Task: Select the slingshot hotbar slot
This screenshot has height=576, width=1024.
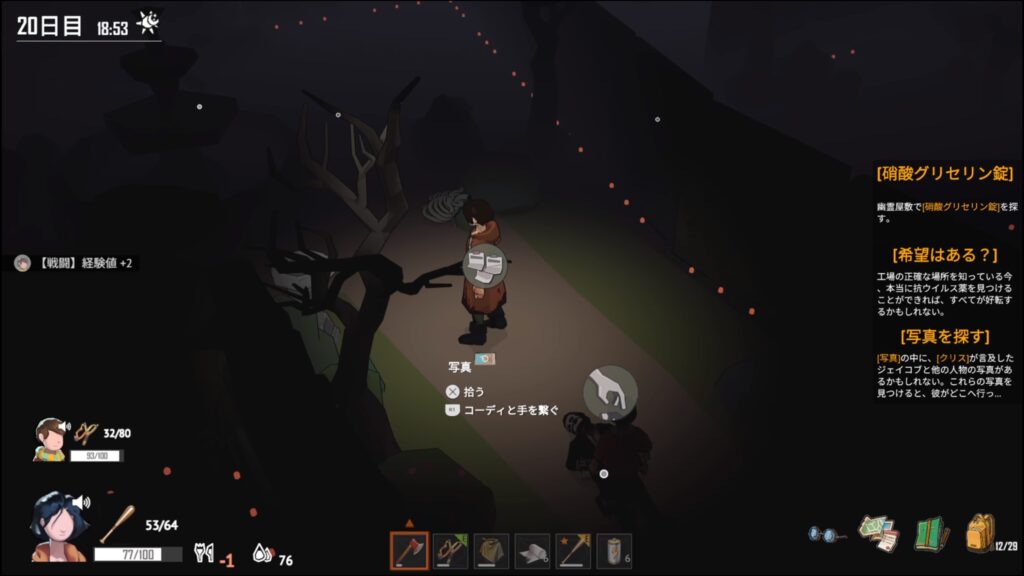Action: coord(451,551)
